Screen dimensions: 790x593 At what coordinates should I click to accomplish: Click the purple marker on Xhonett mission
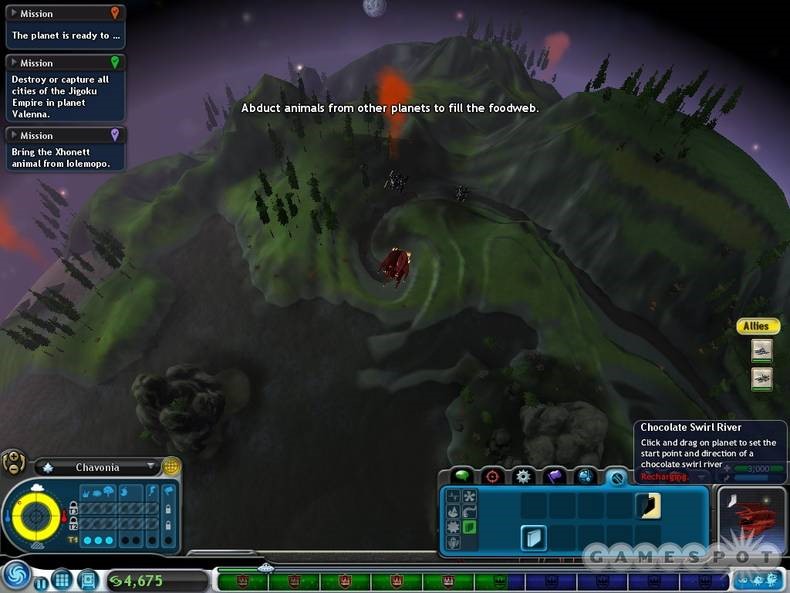115,134
